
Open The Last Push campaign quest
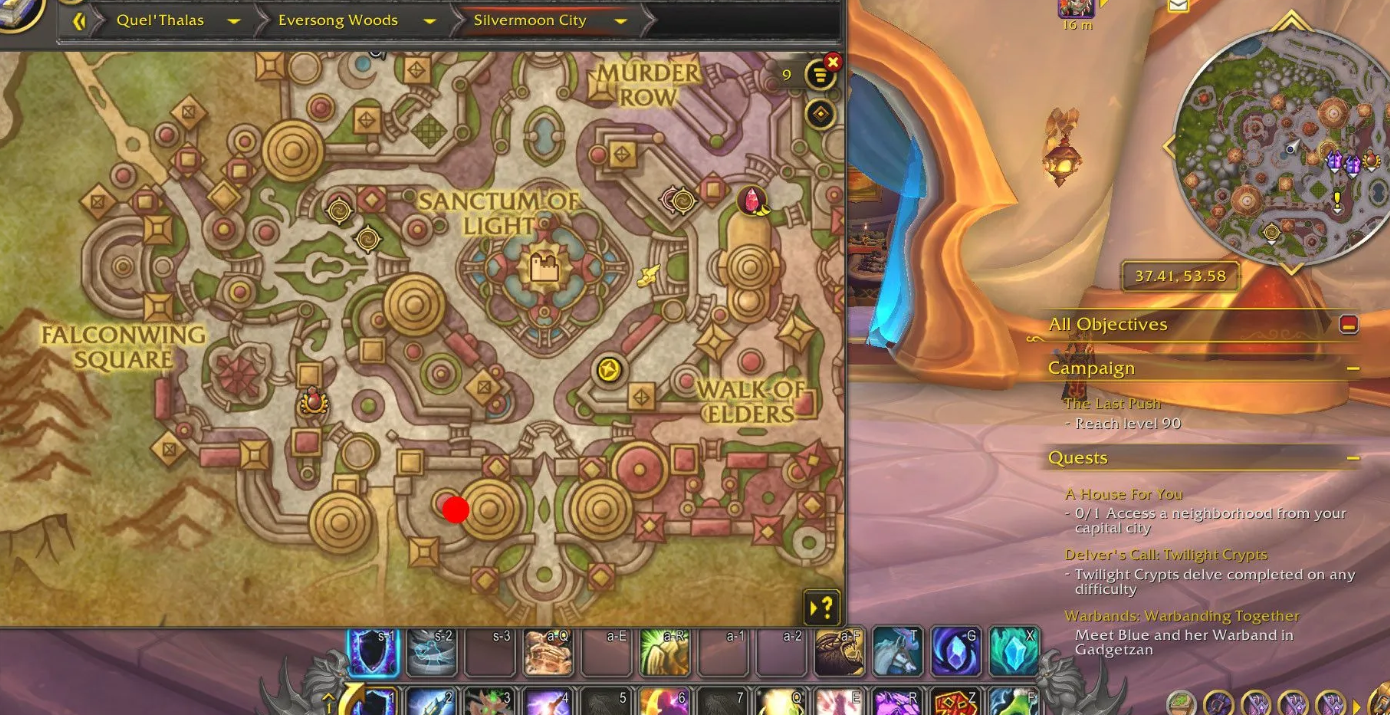point(1112,404)
